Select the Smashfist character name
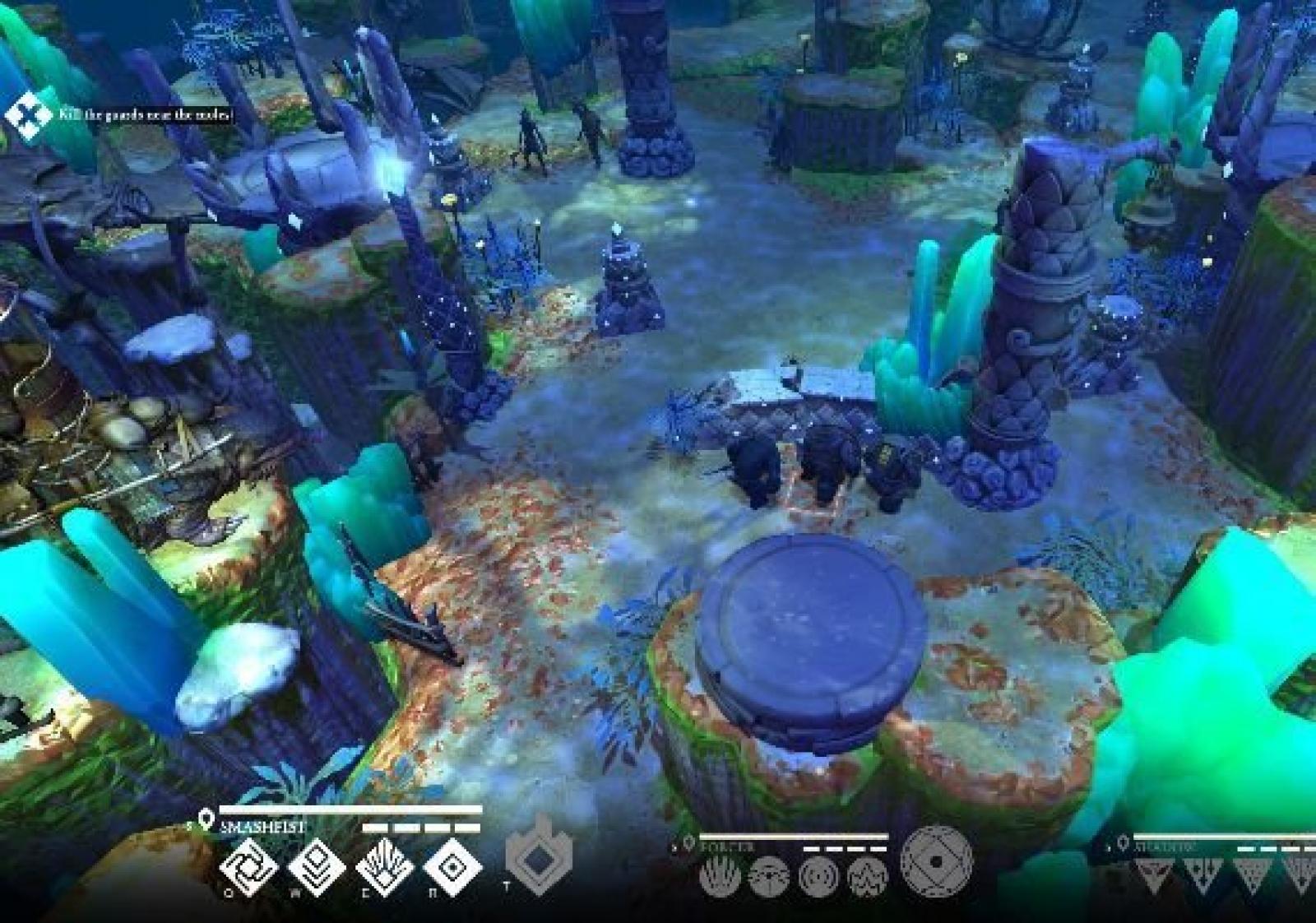The image size is (1316, 923). [x=262, y=827]
